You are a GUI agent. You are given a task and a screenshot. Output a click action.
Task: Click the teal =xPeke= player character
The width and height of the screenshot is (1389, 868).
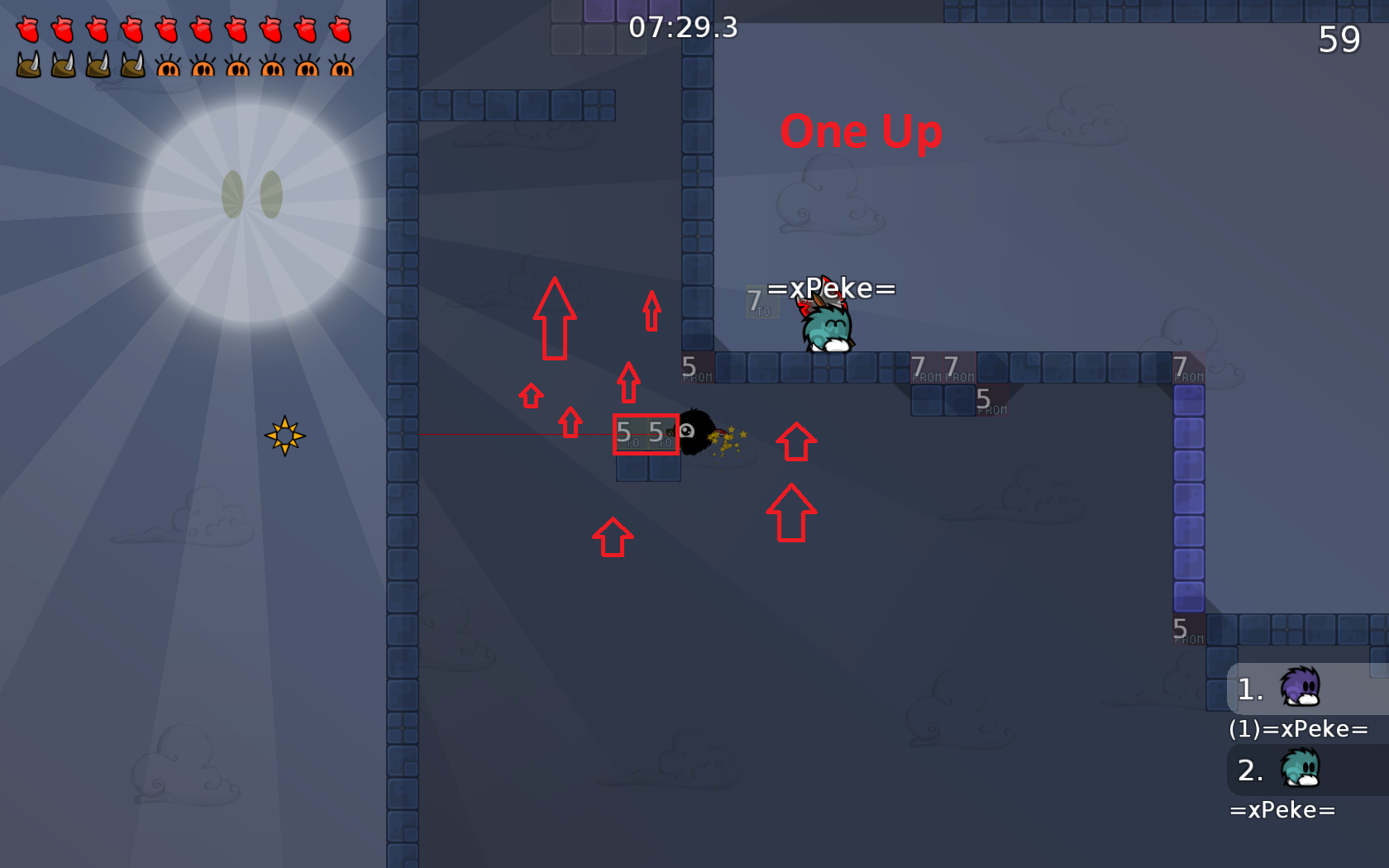click(825, 328)
